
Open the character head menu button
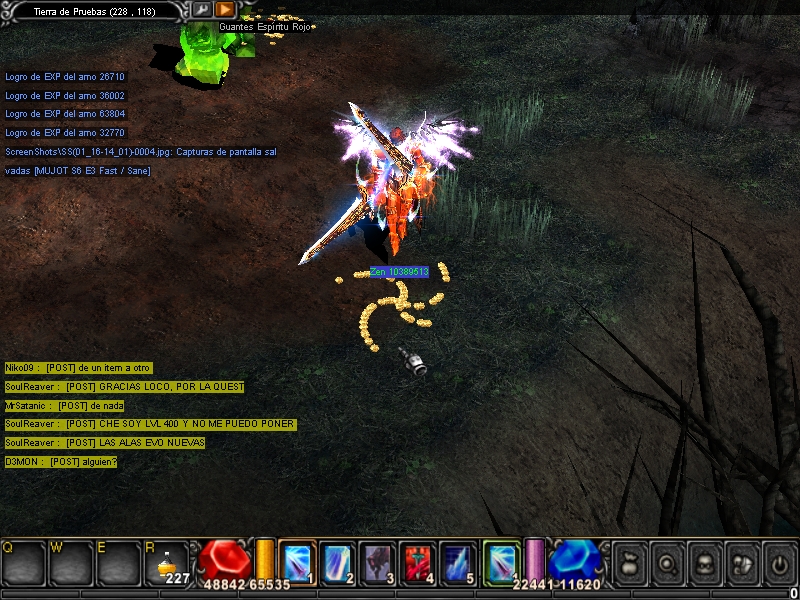703,561
